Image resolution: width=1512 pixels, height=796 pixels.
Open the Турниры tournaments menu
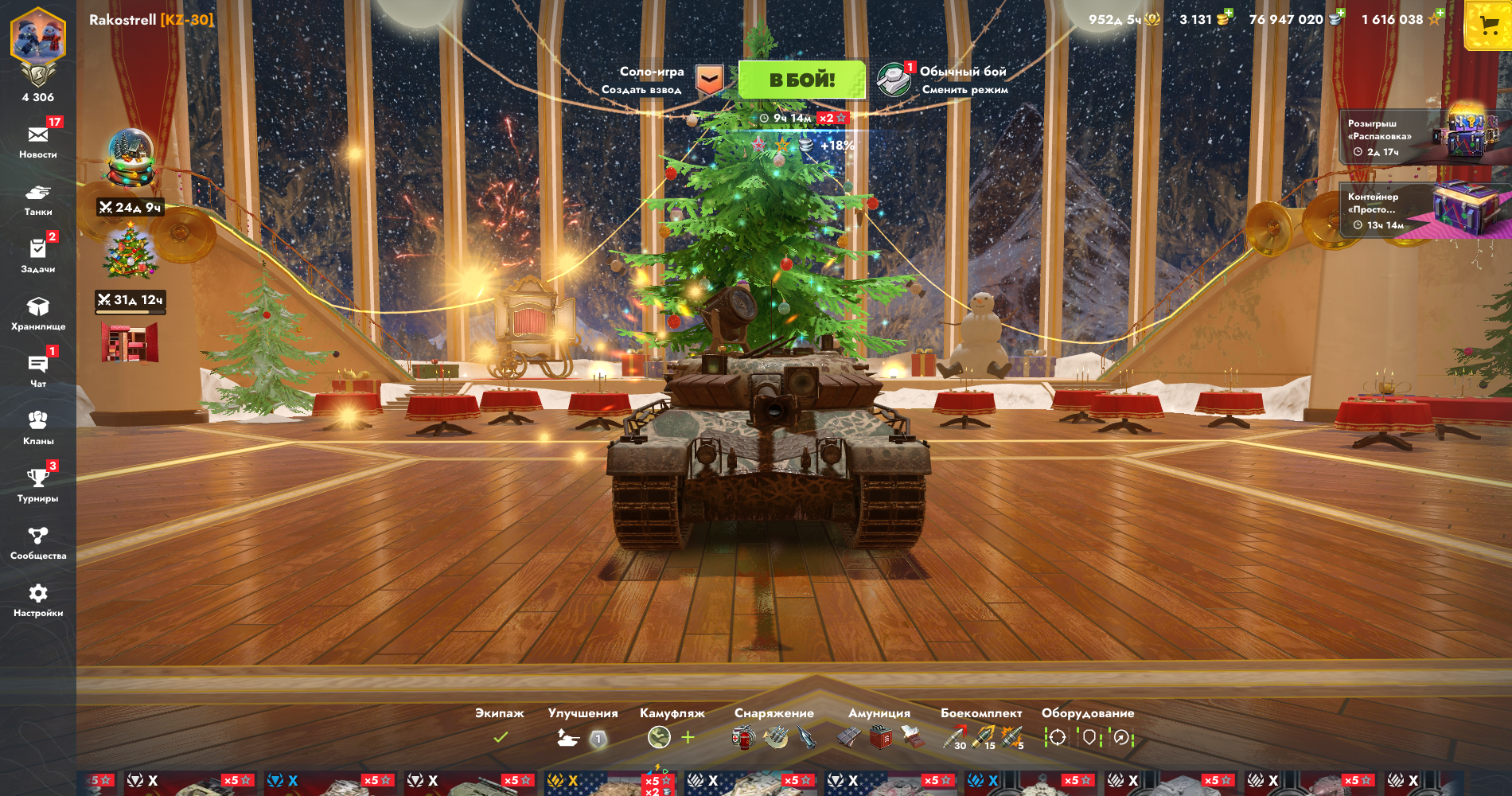38,484
